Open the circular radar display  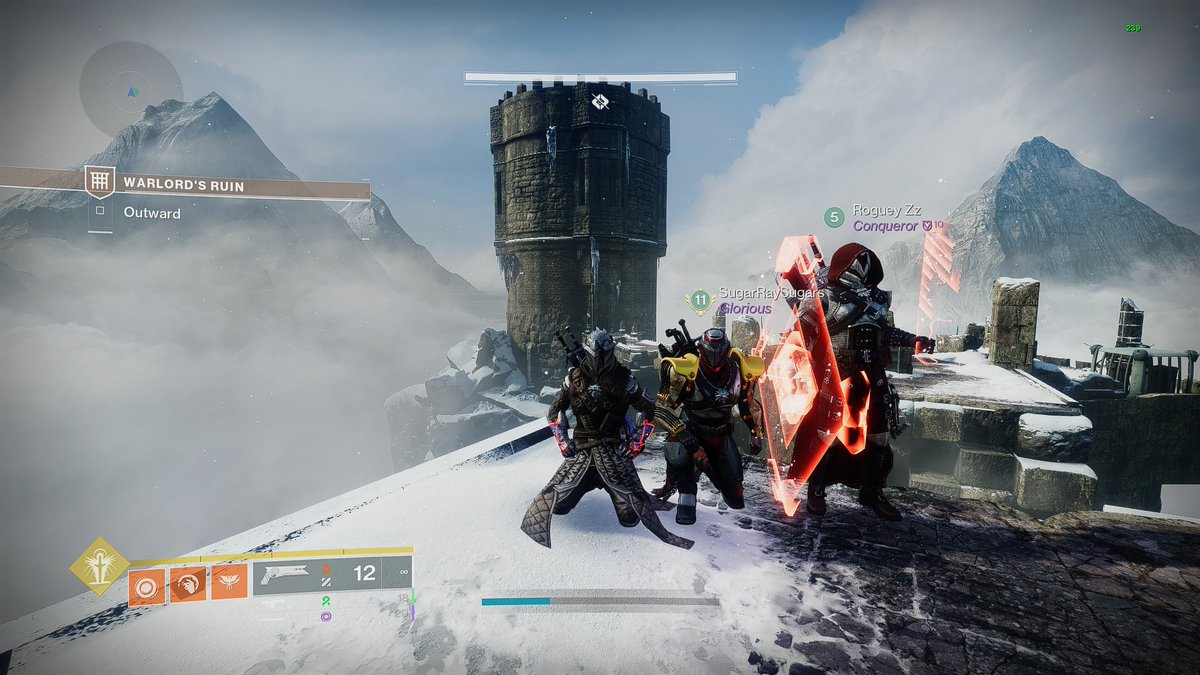pos(131,90)
